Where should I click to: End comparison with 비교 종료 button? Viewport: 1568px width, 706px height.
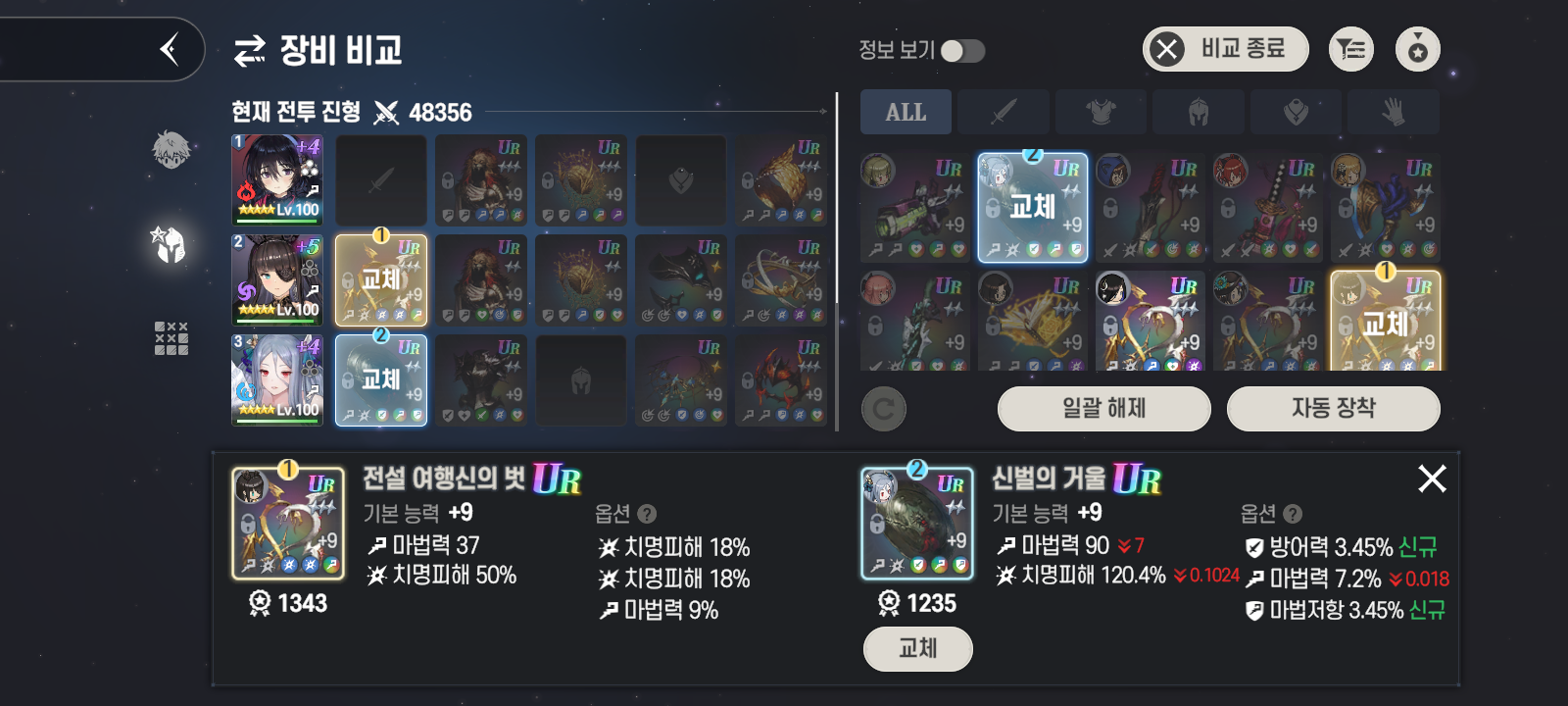pyautogui.click(x=1225, y=49)
